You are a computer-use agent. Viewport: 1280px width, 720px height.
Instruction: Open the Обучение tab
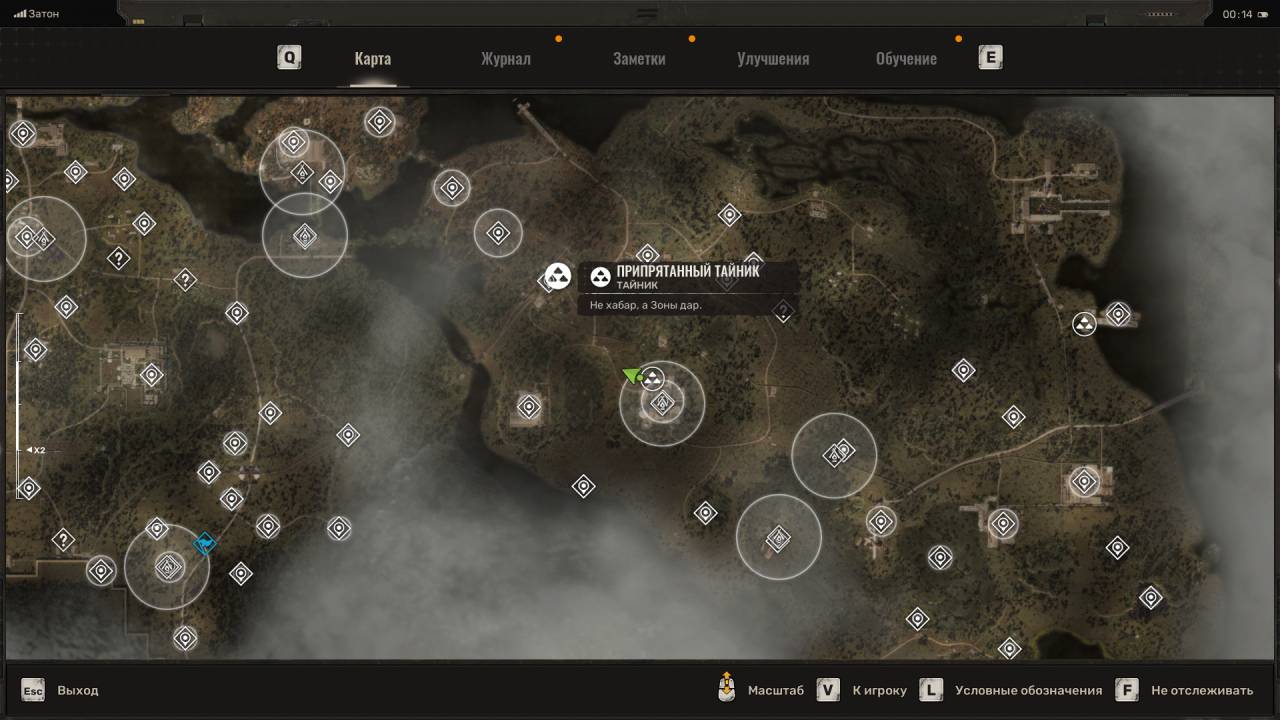pyautogui.click(x=906, y=58)
